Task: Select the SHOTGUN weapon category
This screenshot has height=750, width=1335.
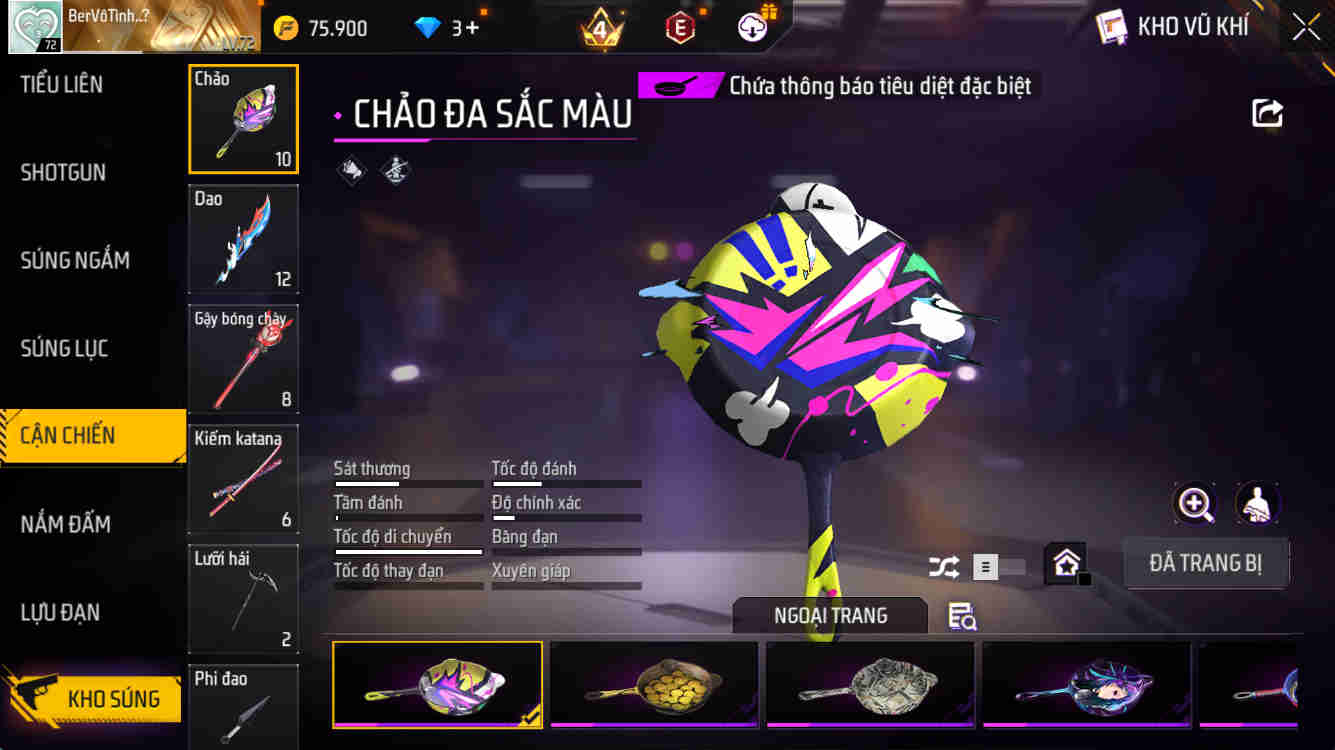Action: click(62, 172)
